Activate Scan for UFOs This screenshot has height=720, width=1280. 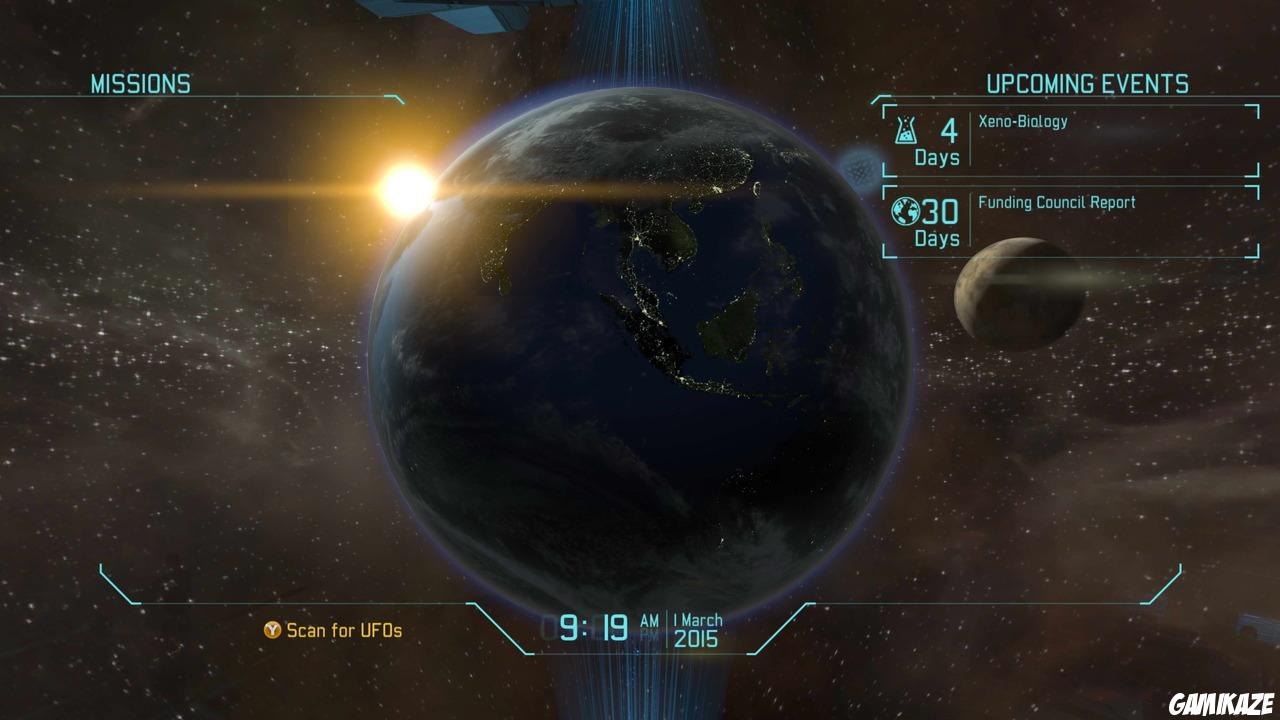(333, 630)
